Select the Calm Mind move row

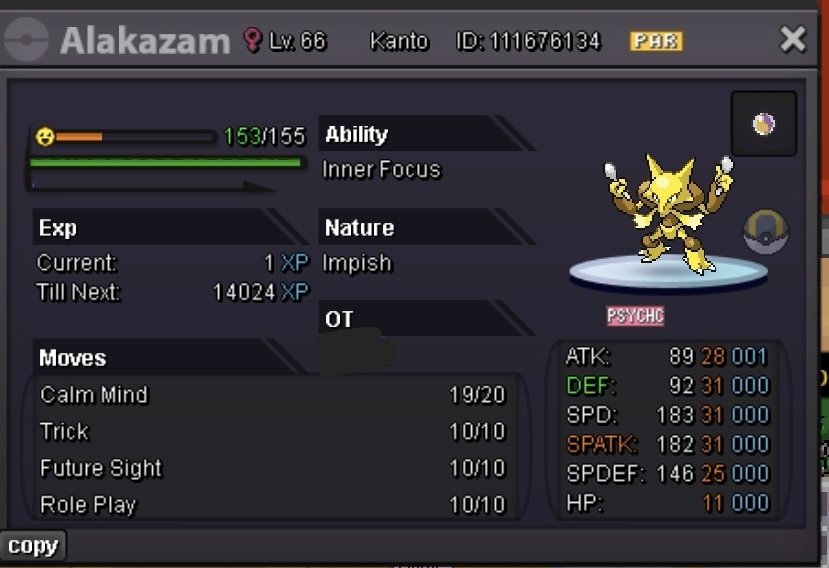point(272,395)
